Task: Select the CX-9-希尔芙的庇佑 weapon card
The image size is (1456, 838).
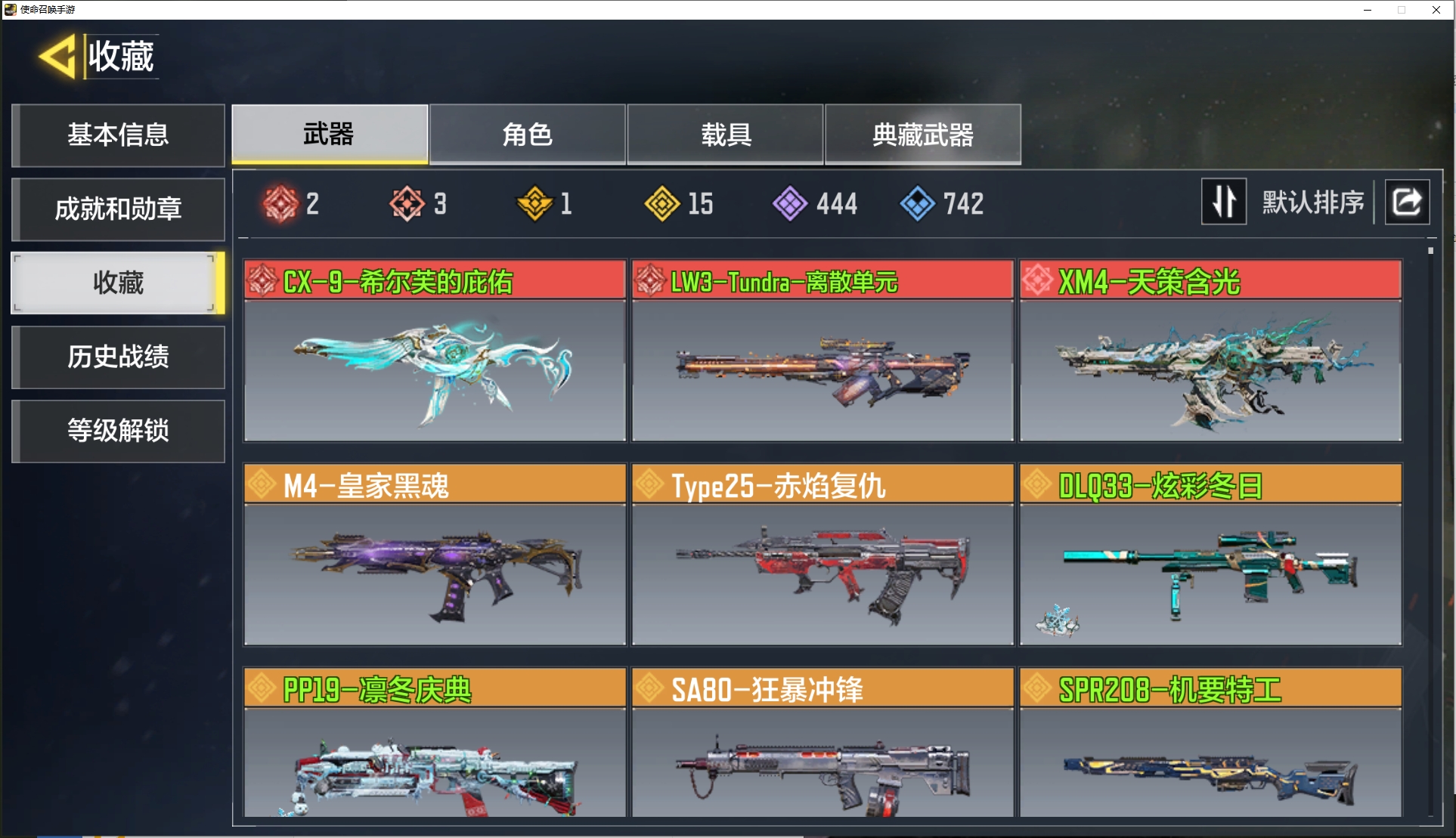Action: [x=435, y=351]
